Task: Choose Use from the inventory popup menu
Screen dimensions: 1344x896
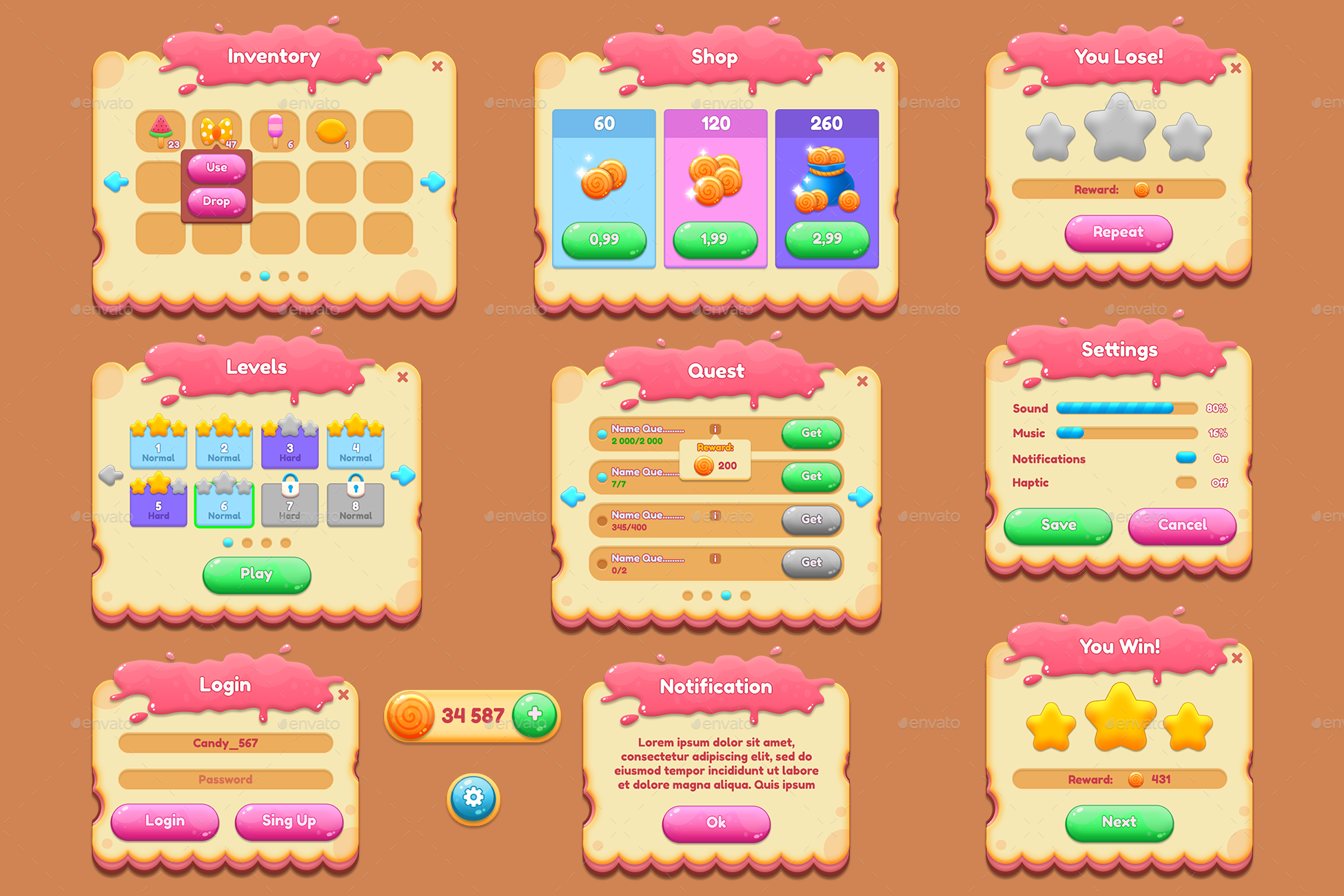Action: 217,167
